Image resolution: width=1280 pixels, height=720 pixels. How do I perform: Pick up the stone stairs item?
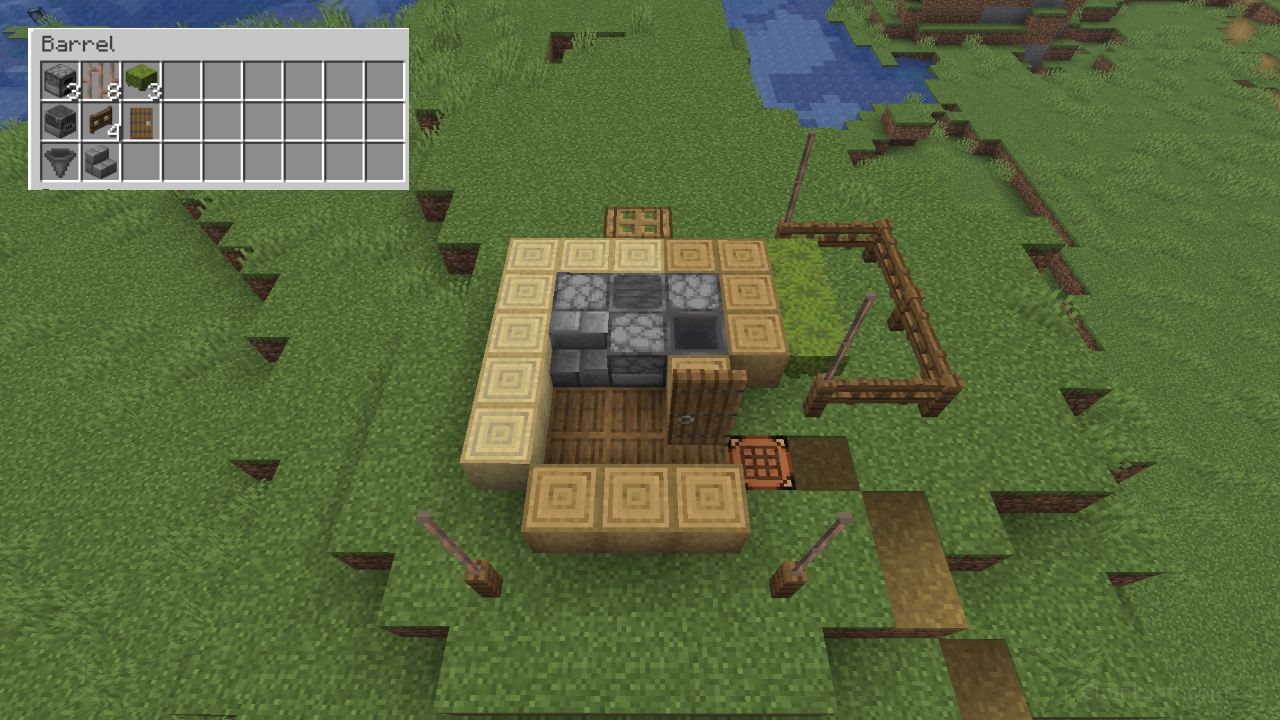pos(98,163)
